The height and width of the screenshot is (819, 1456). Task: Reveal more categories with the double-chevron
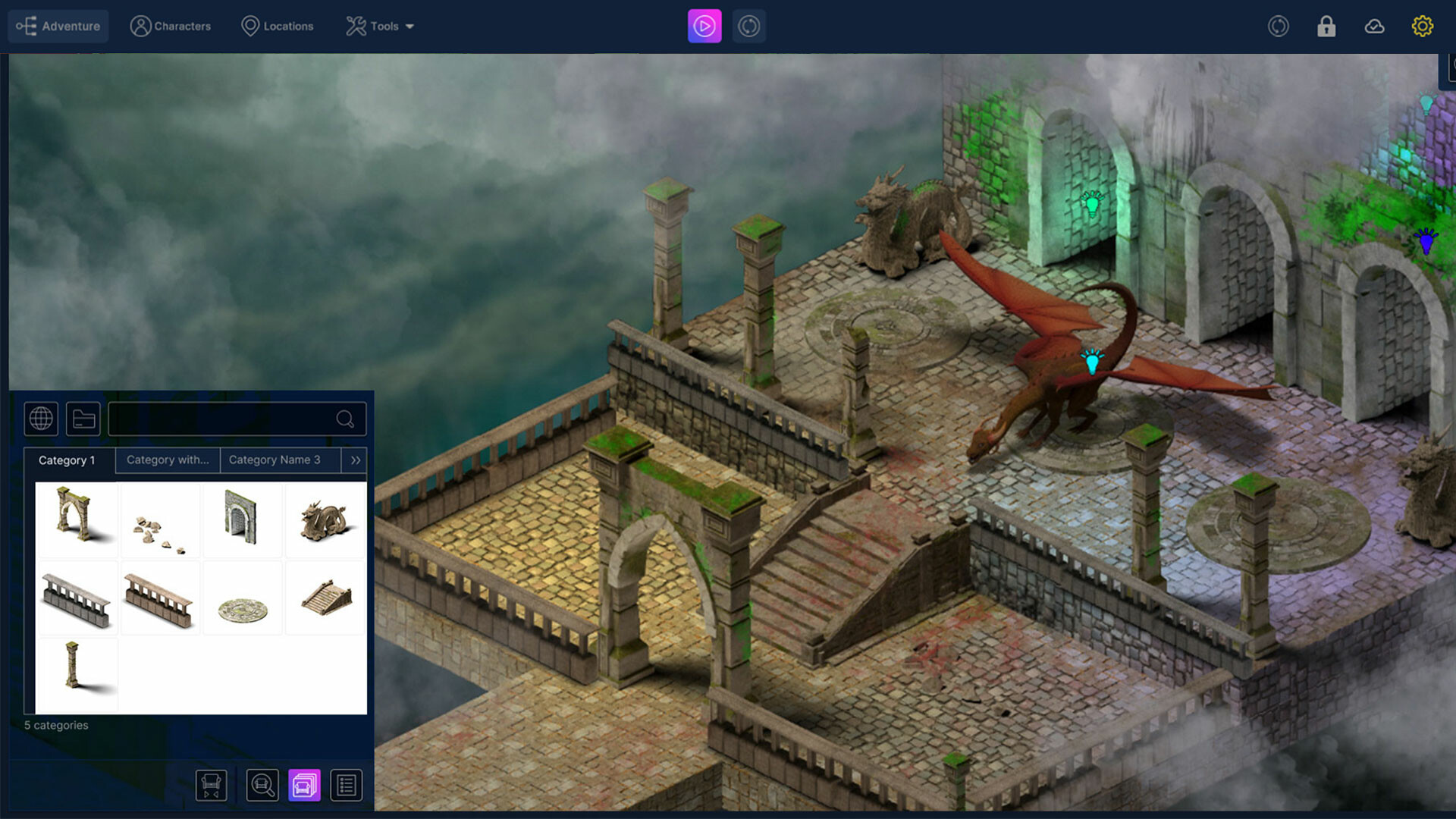[x=353, y=460]
